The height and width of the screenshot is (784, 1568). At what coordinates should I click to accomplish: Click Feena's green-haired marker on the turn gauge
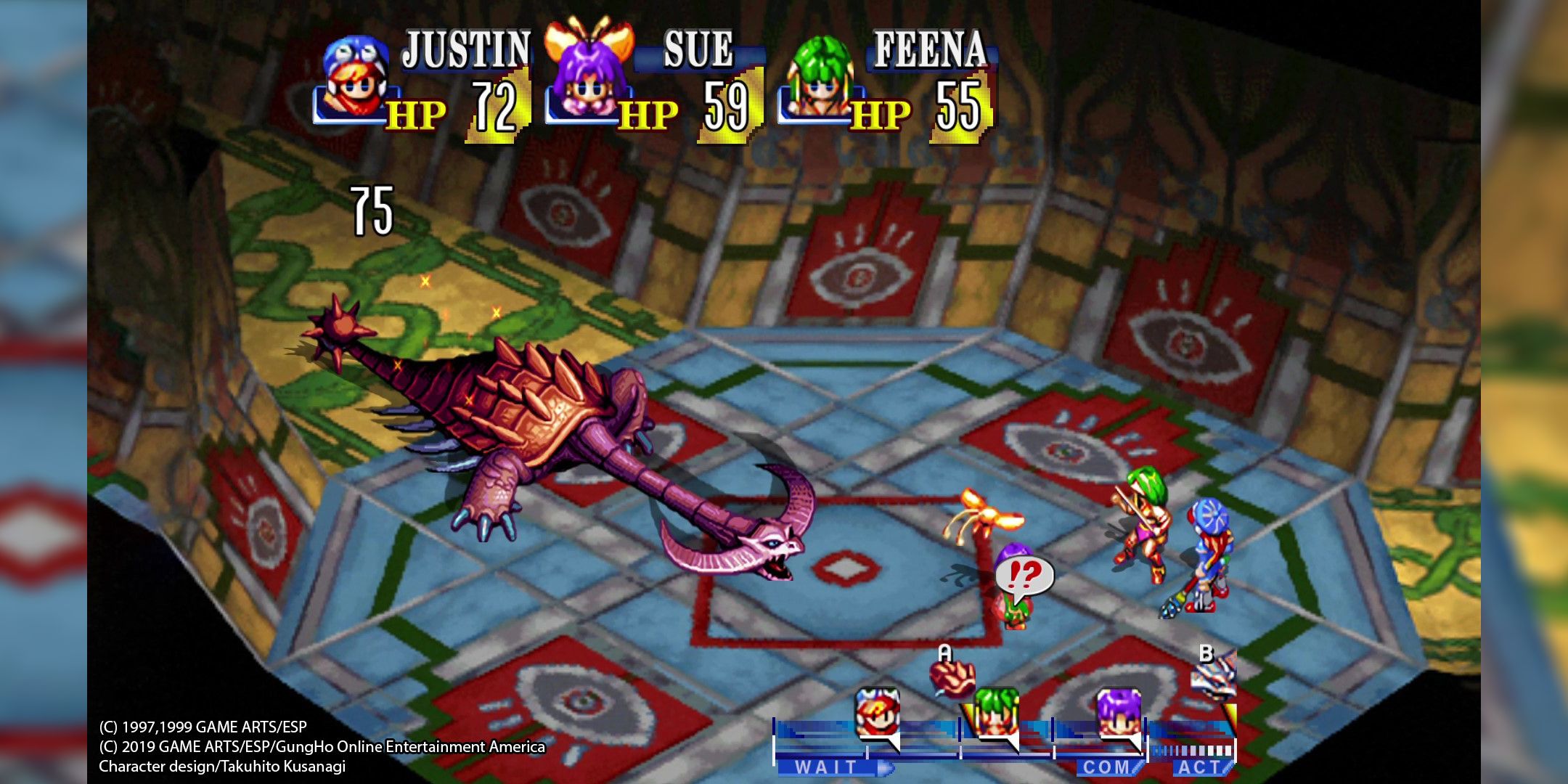(x=996, y=714)
